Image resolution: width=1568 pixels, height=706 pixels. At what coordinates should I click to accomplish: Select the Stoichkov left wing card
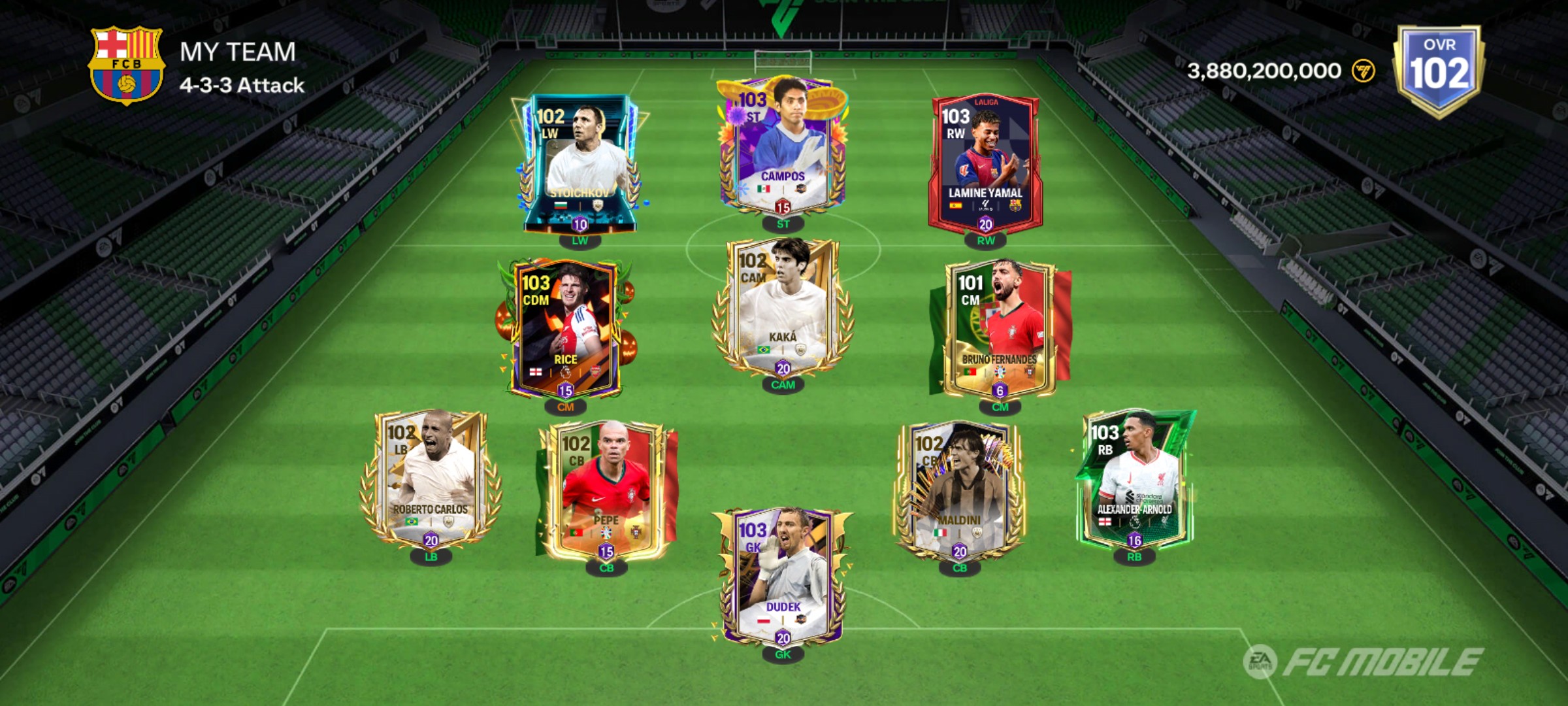coord(580,163)
